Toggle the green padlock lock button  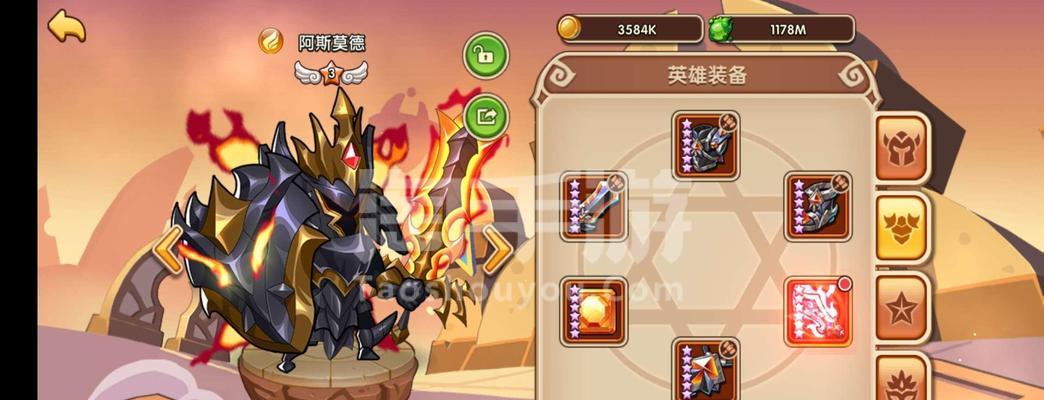[486, 57]
